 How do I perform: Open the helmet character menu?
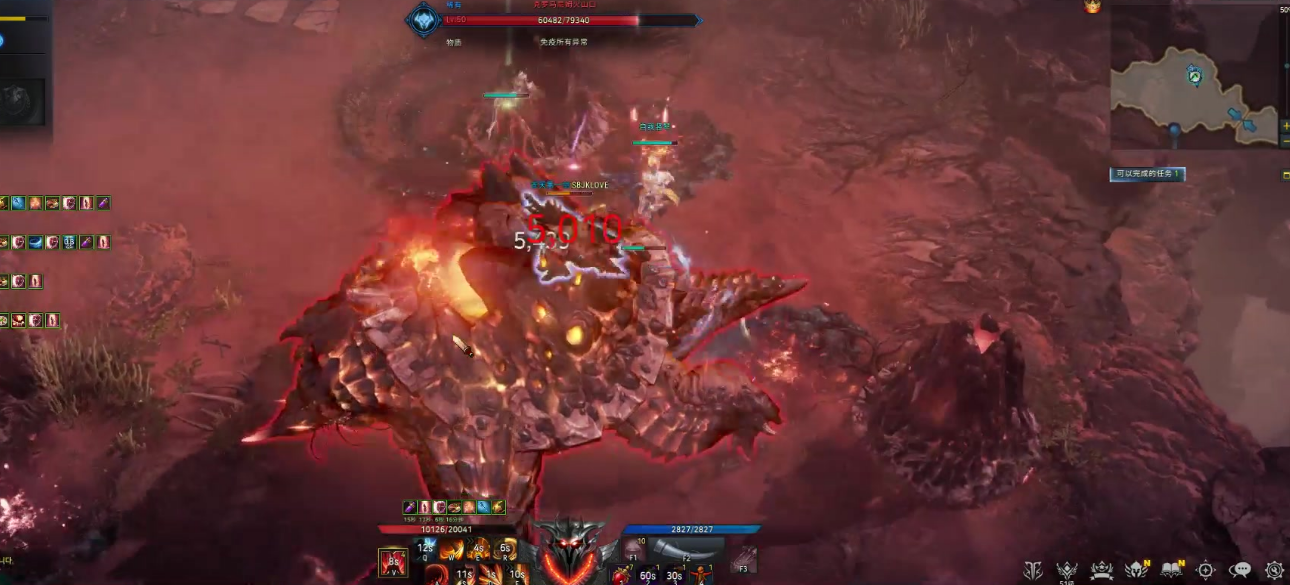(x=1137, y=570)
